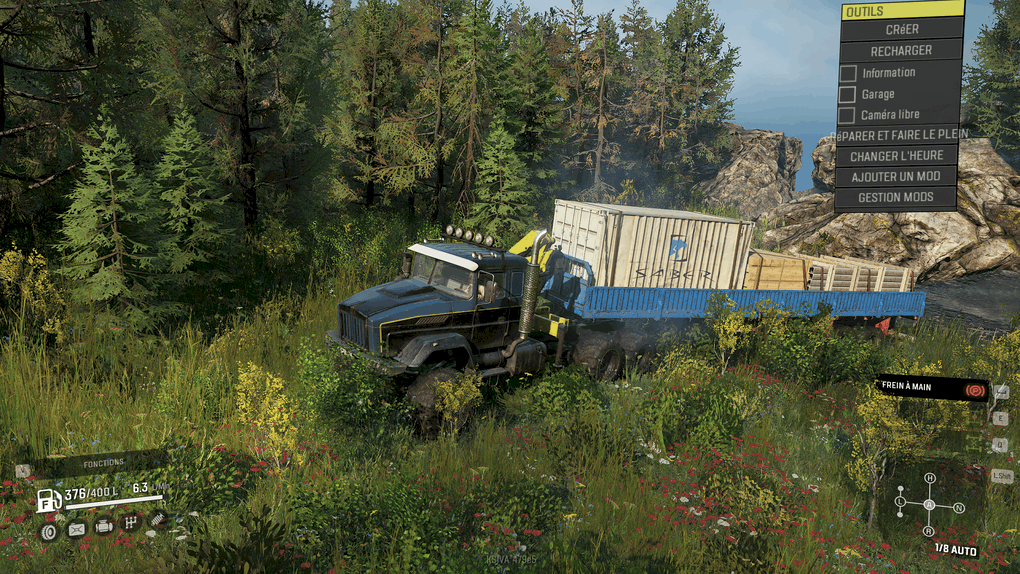The width and height of the screenshot is (1020, 574).
Task: Open the FONCTIONS panel
Action: click(103, 463)
